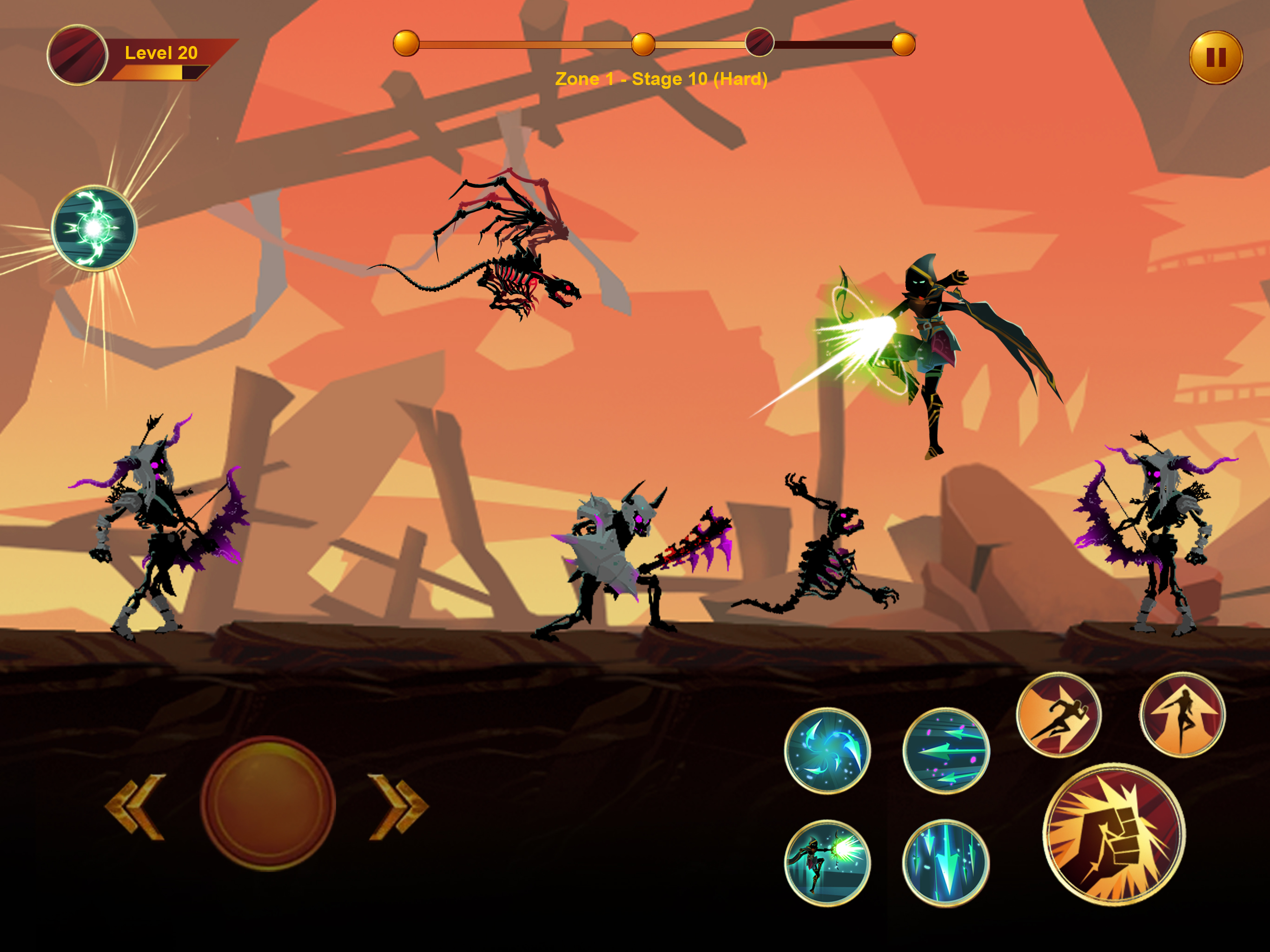The width and height of the screenshot is (1270, 952).
Task: Hit the jump arrow button
Action: (1182, 715)
